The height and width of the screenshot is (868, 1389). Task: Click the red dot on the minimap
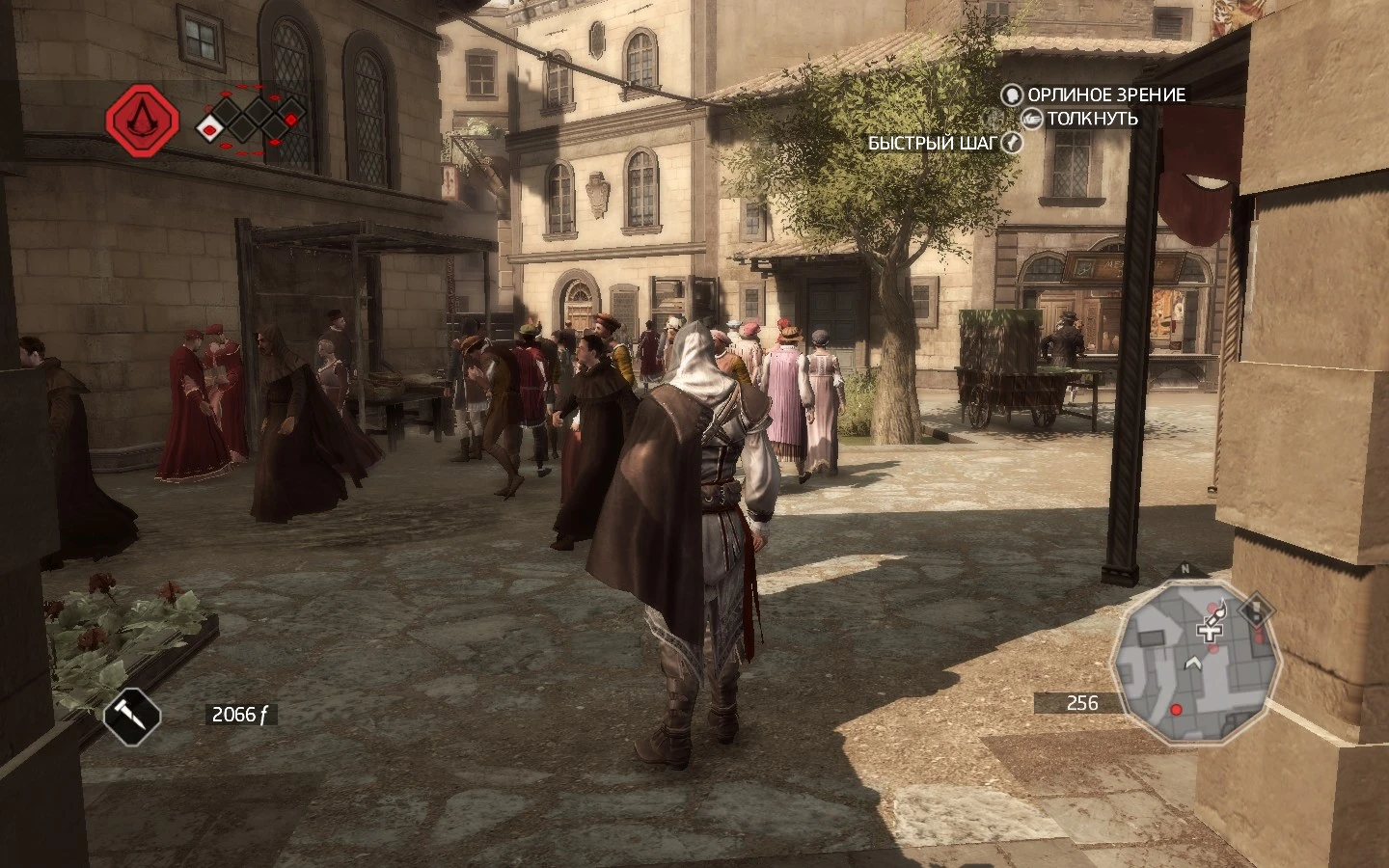click(1176, 710)
